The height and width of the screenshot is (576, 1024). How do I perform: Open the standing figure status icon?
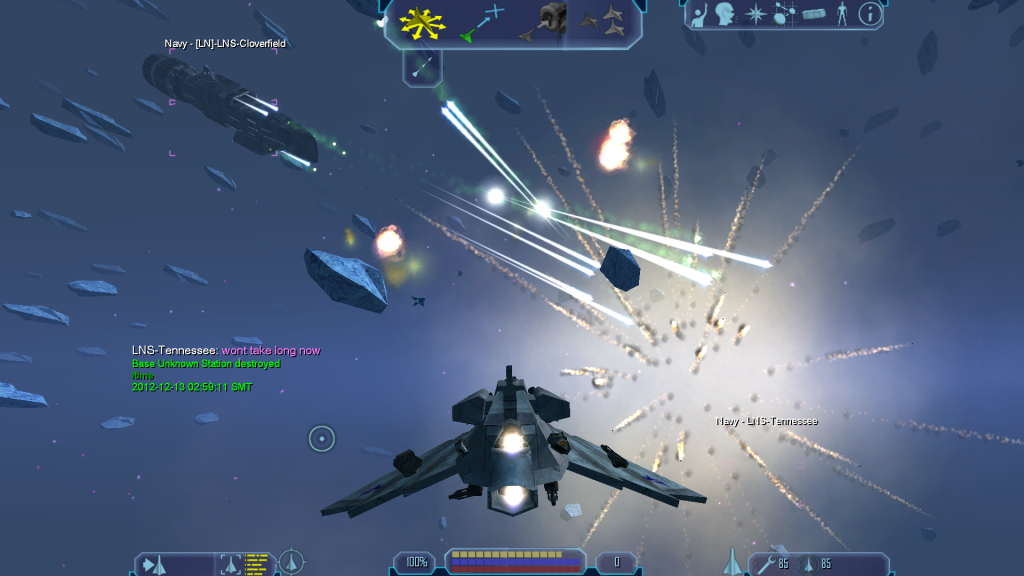pyautogui.click(x=841, y=14)
